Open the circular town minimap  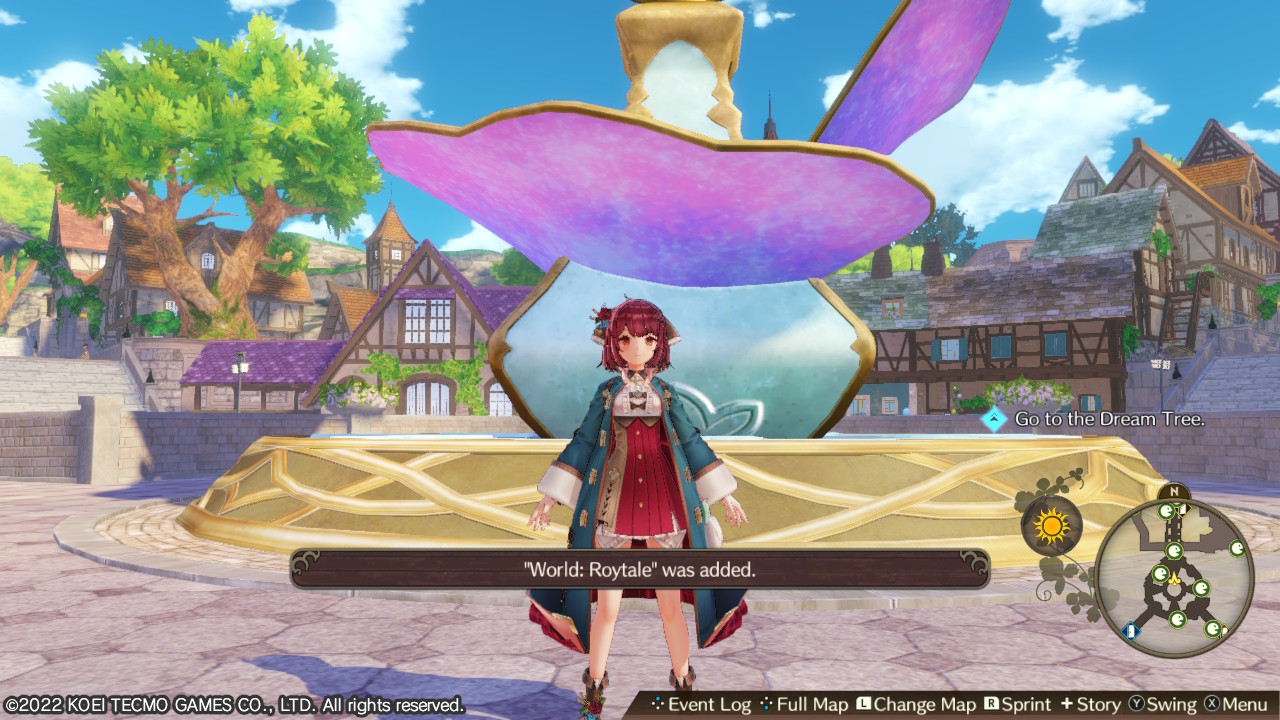point(1174,578)
